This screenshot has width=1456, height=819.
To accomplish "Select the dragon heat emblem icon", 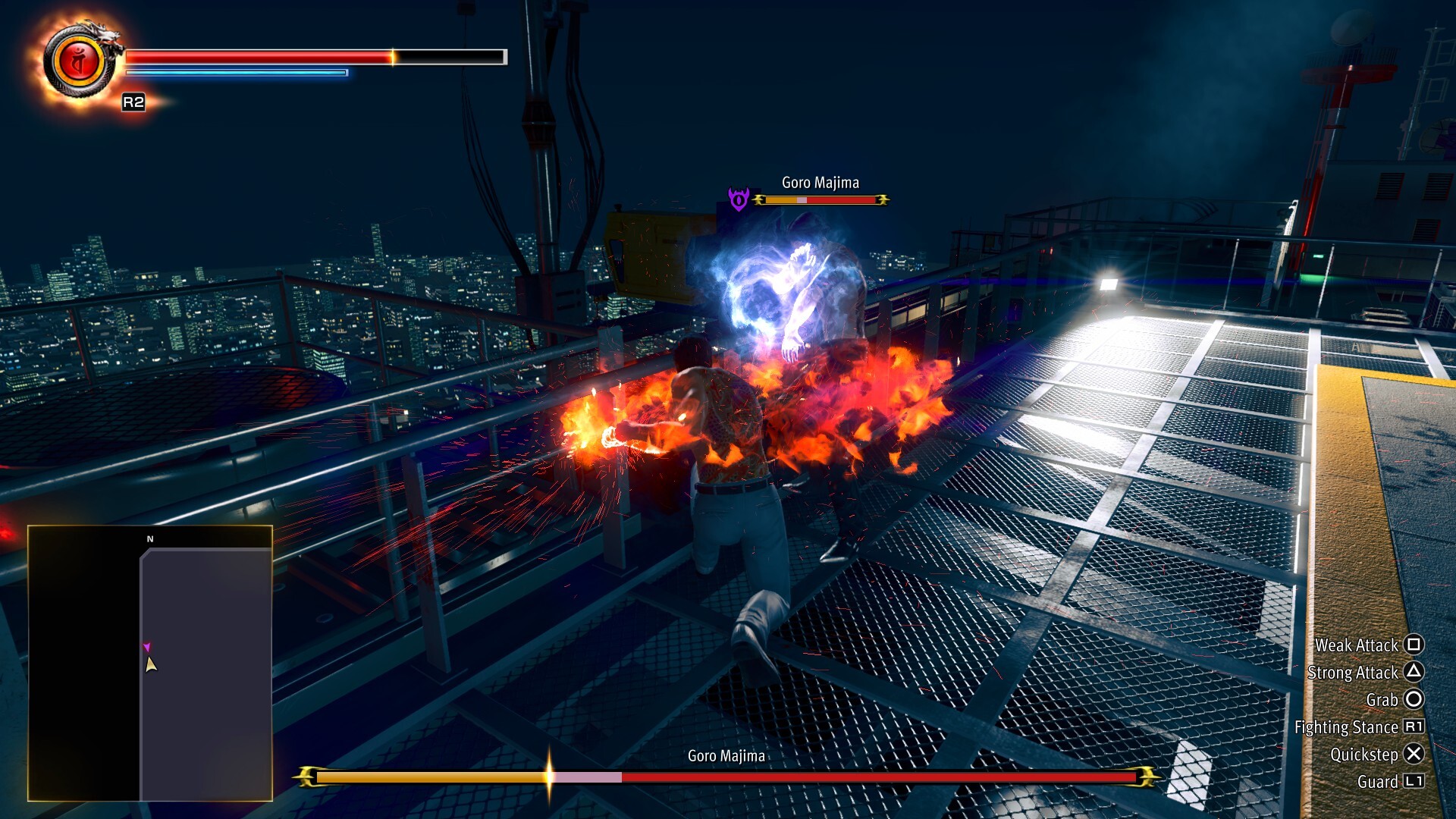I will 80,62.
